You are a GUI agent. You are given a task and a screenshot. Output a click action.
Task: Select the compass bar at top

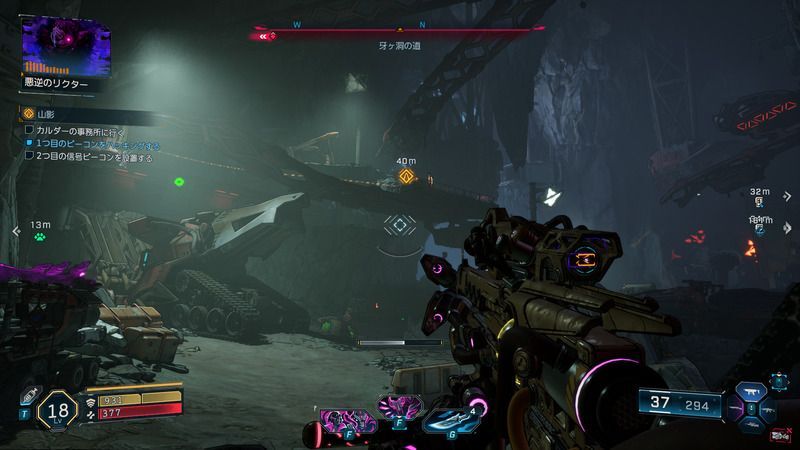point(400,34)
